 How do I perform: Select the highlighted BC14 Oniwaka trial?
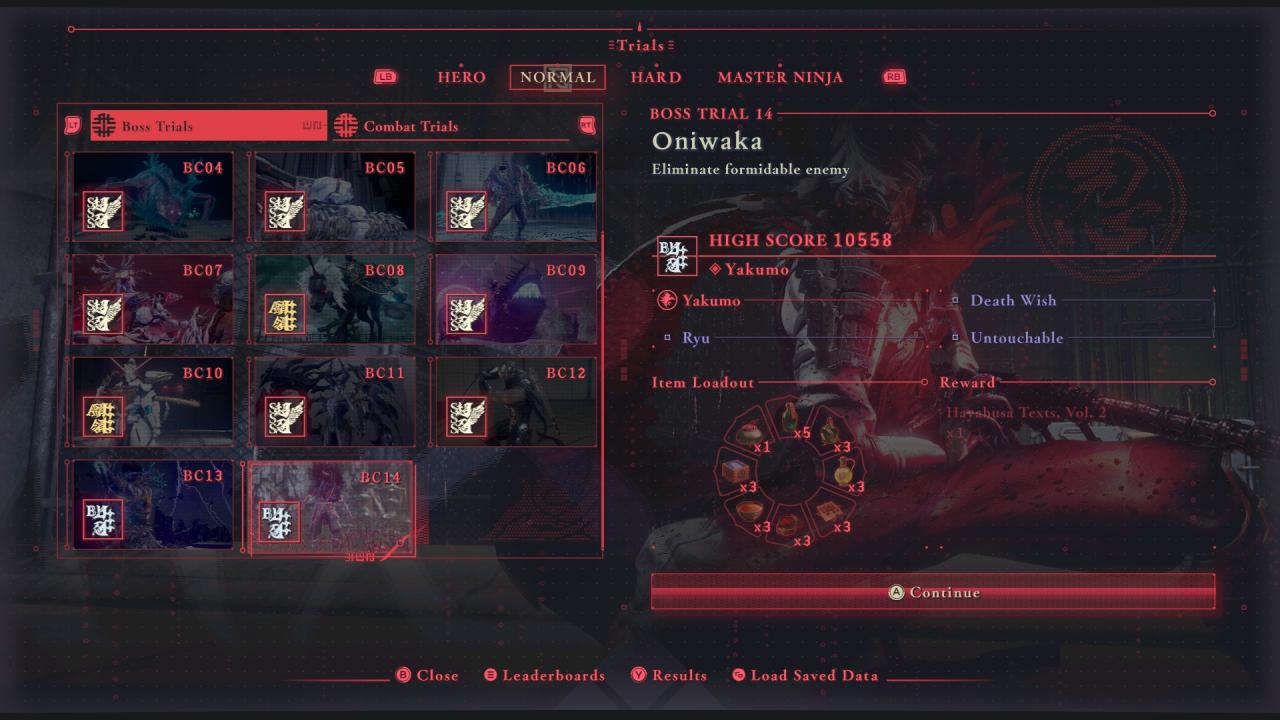coord(331,507)
